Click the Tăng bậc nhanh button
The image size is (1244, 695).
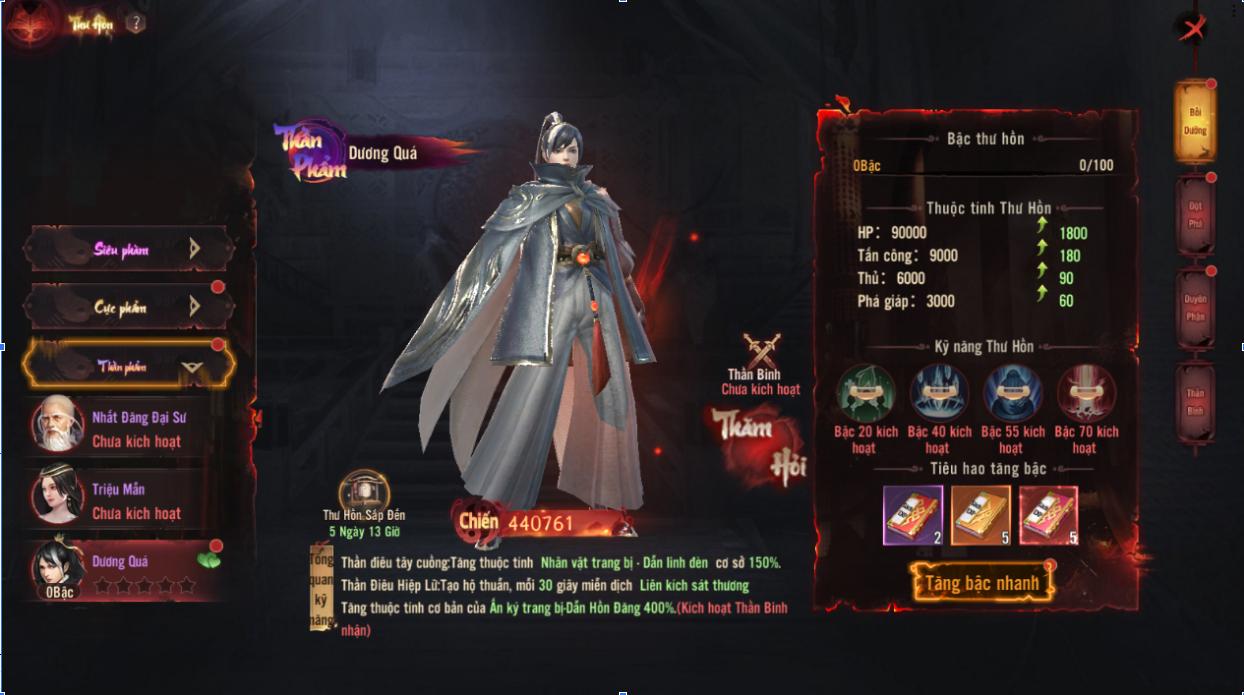click(982, 583)
